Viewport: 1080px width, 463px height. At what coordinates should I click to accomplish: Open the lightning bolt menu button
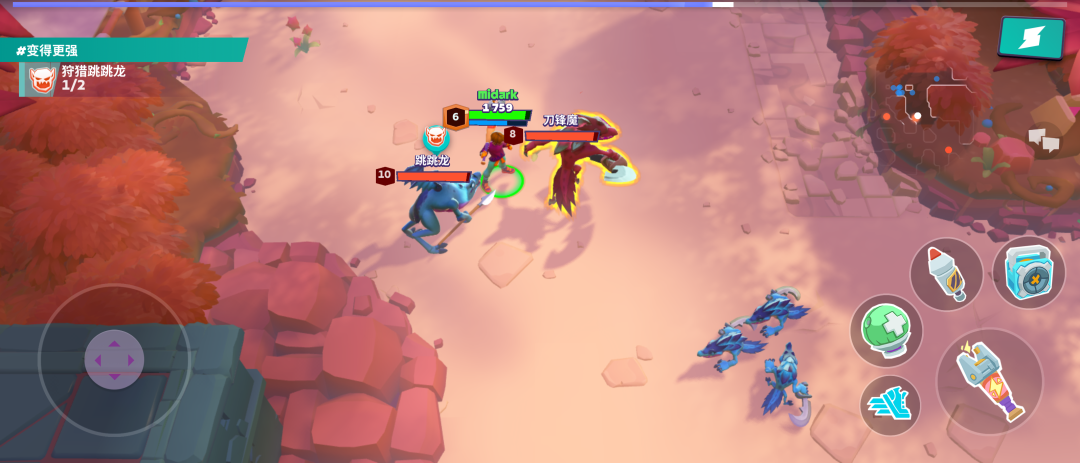click(1031, 38)
